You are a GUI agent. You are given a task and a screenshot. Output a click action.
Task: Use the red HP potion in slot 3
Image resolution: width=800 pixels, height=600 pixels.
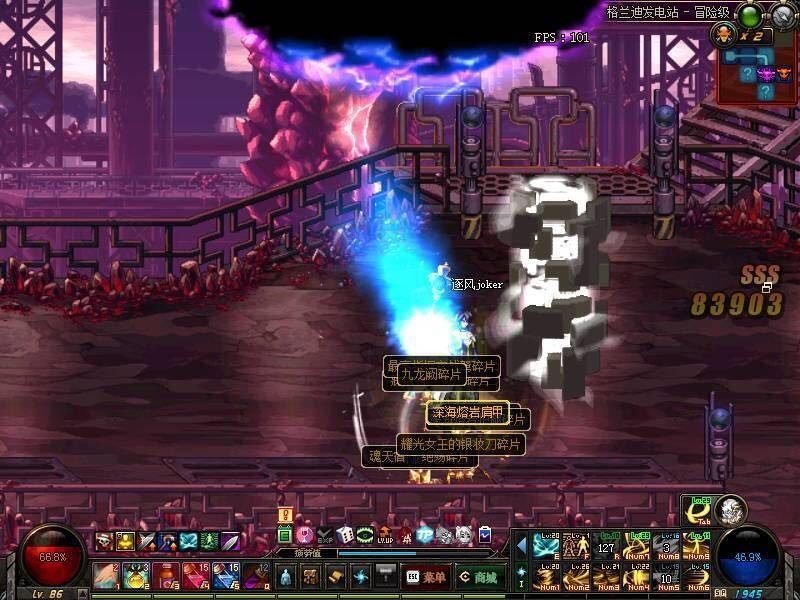pos(164,576)
